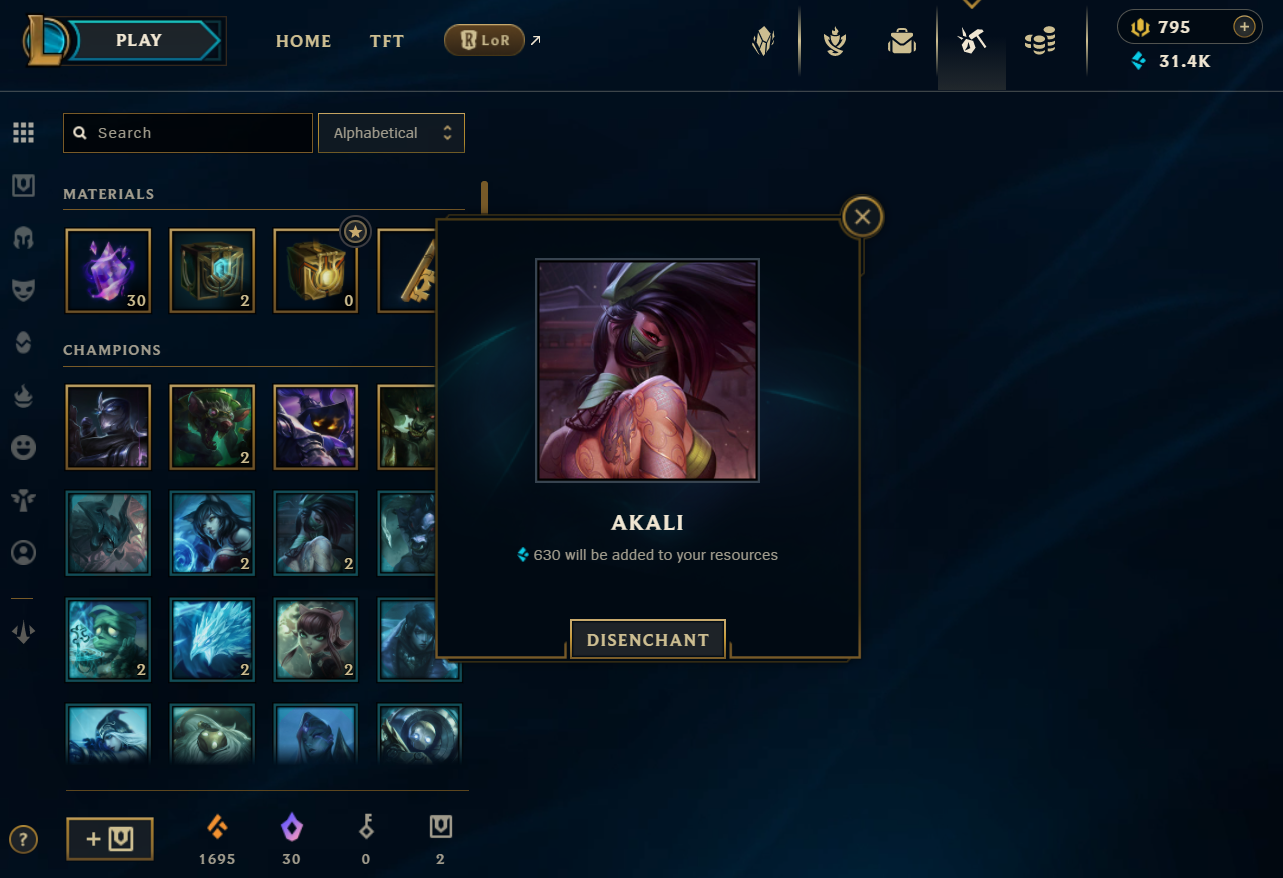Open the help question mark at bottom left
Viewport: 1283px width, 878px height.
[x=23, y=839]
